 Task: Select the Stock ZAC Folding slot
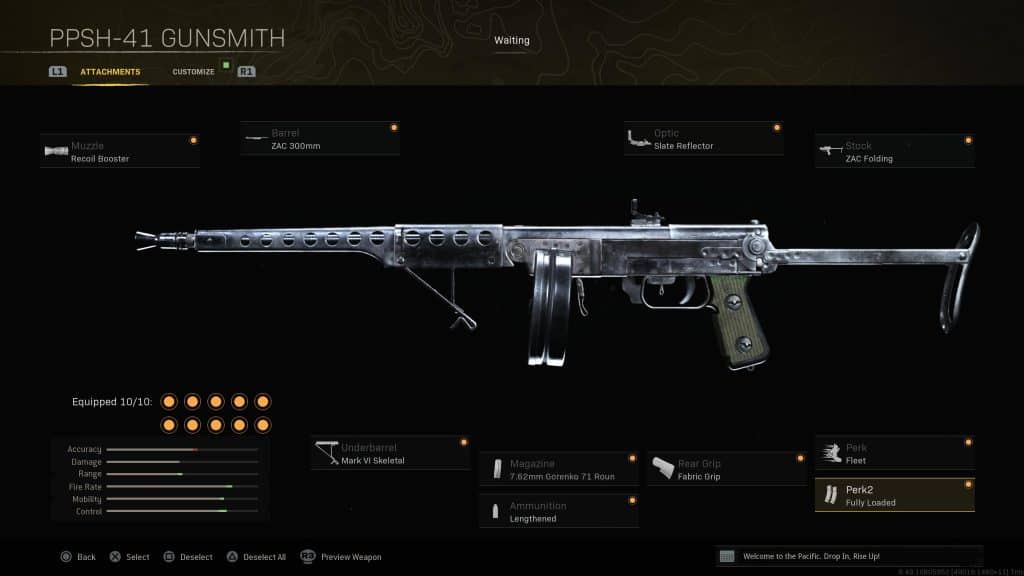point(894,152)
